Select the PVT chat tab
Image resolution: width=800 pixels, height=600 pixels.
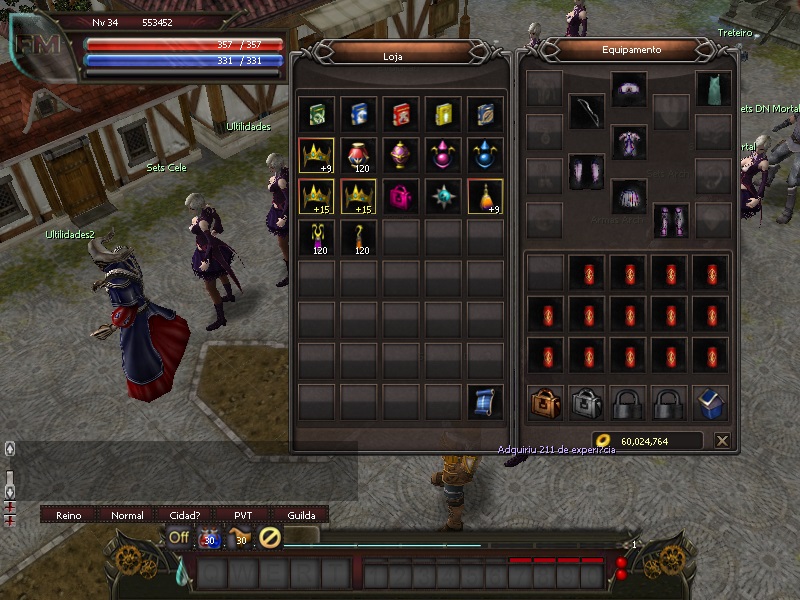point(243,515)
